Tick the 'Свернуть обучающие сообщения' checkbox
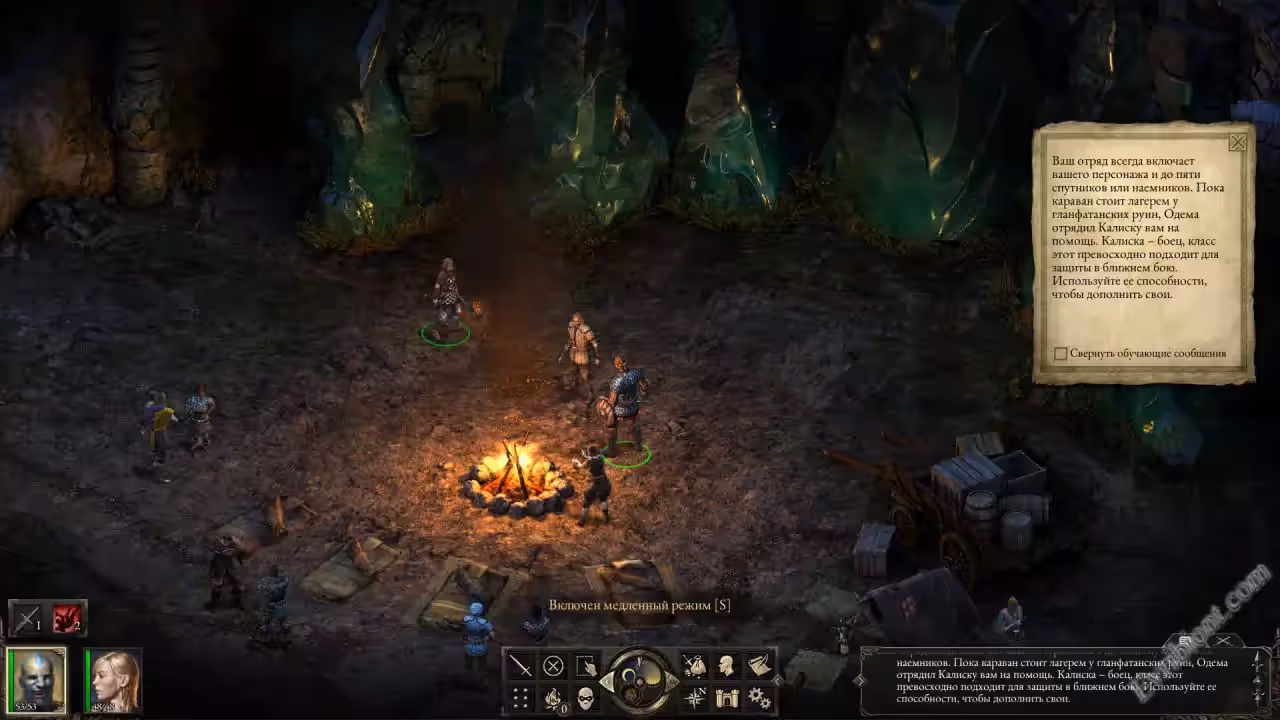 [1061, 353]
